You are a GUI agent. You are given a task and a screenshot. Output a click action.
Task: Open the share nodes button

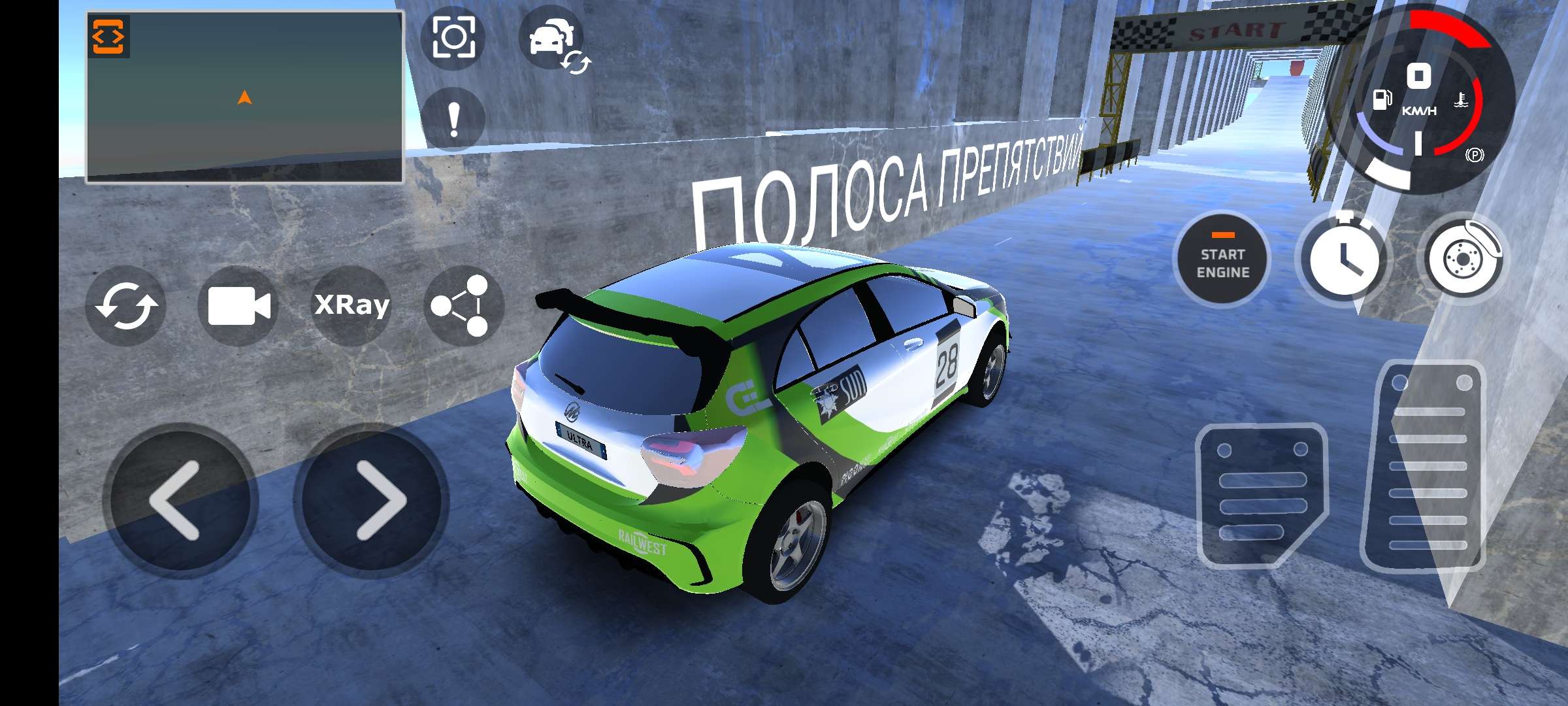pos(463,305)
